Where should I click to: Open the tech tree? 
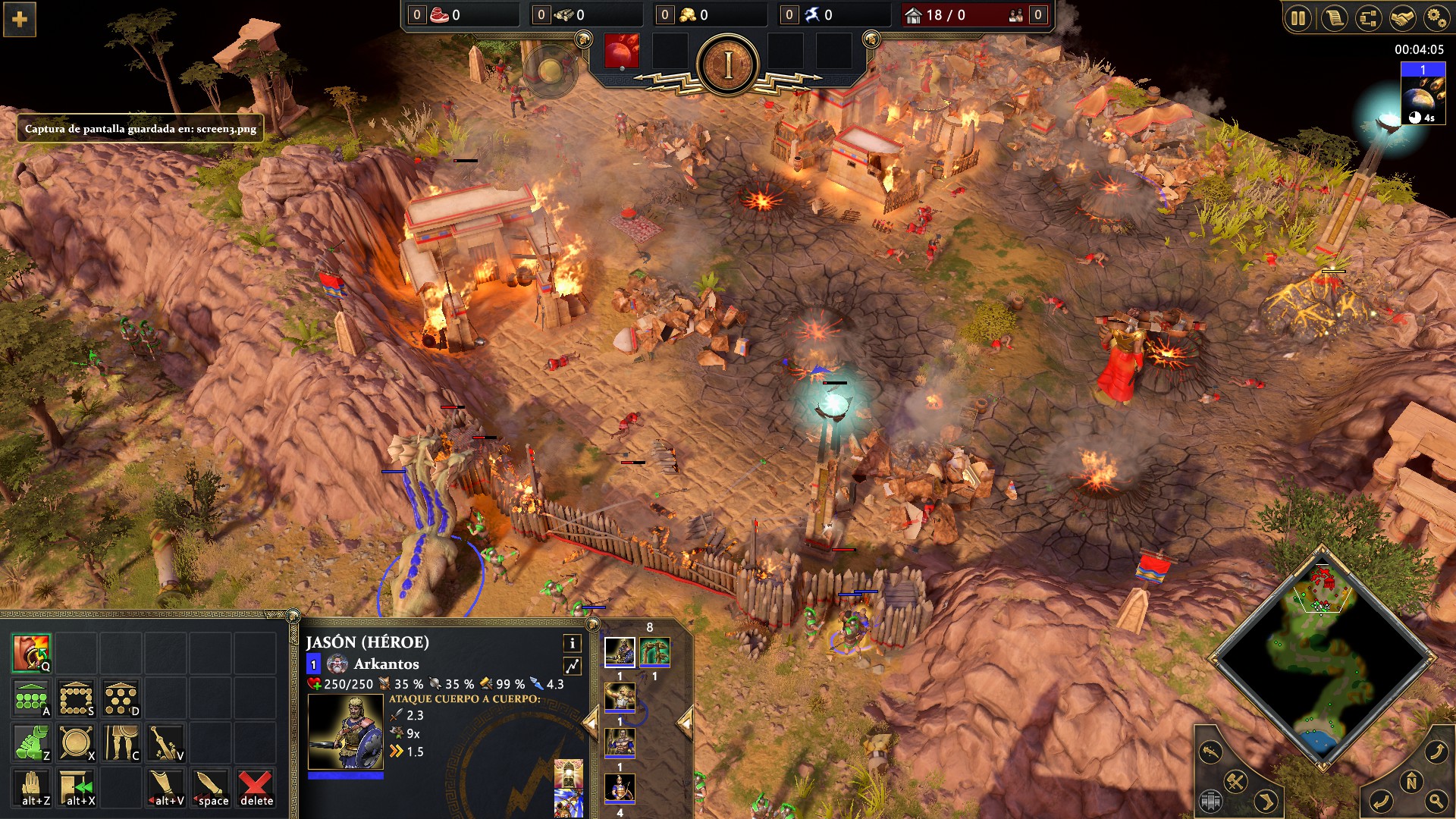(x=1368, y=18)
